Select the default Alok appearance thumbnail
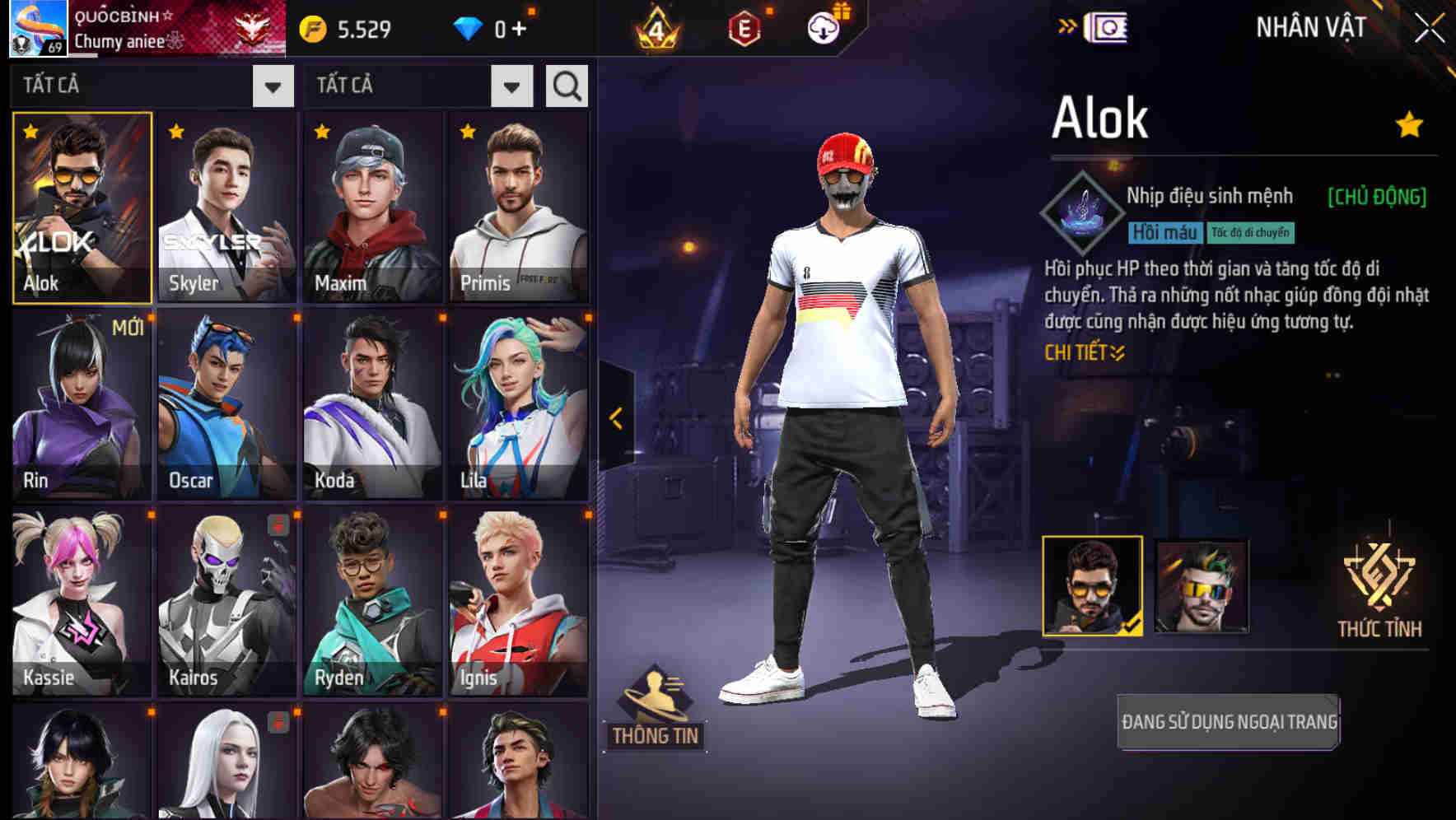The image size is (1456, 820). (x=1092, y=586)
